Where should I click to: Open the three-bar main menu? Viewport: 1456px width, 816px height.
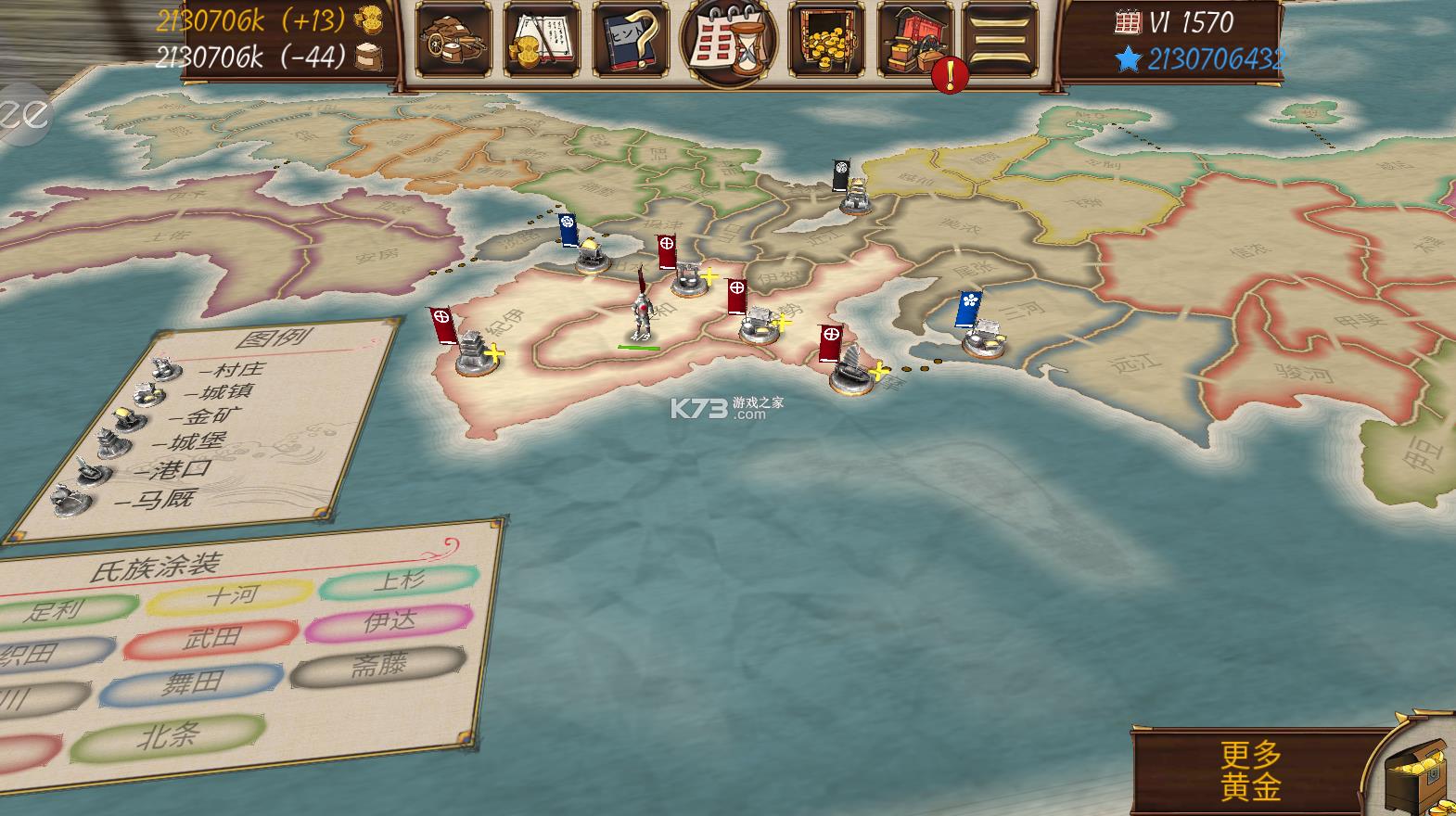1001,39
